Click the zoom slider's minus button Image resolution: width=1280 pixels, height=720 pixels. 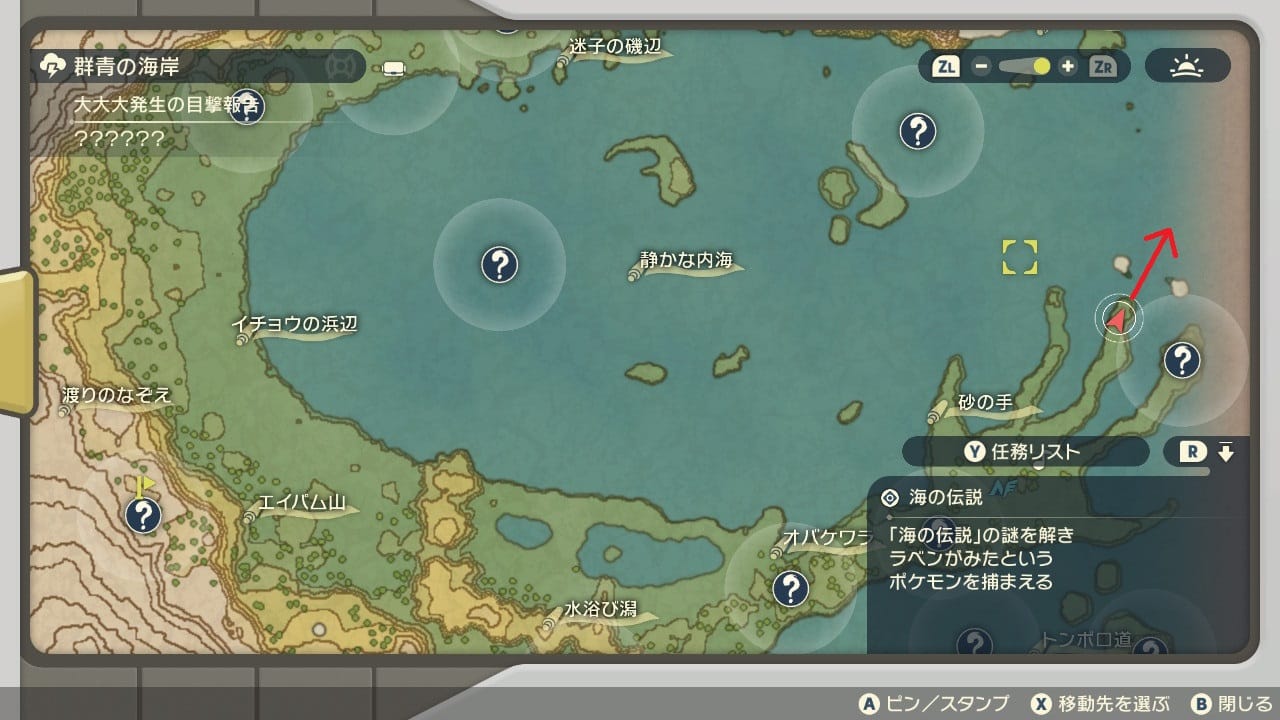pyautogui.click(x=981, y=67)
